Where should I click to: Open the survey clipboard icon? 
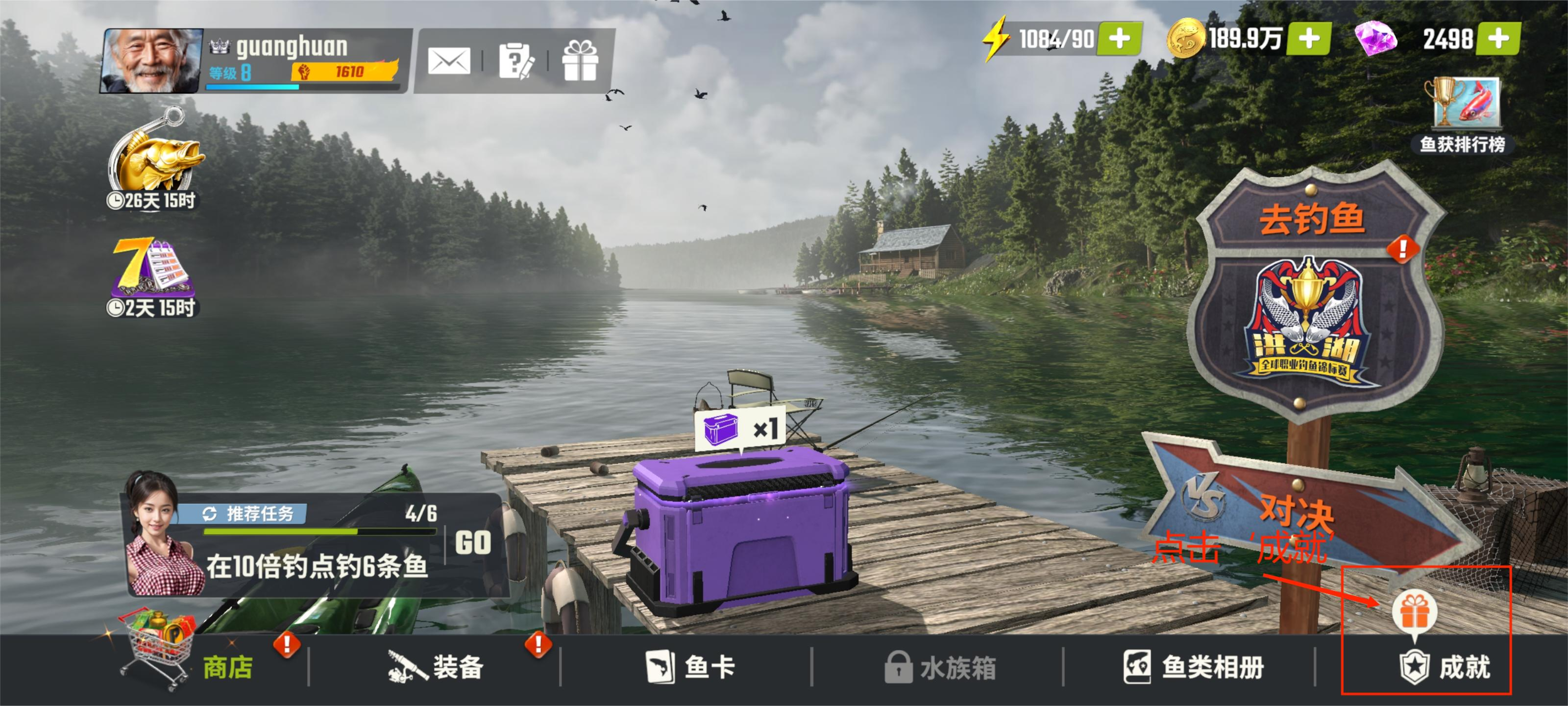pos(515,61)
